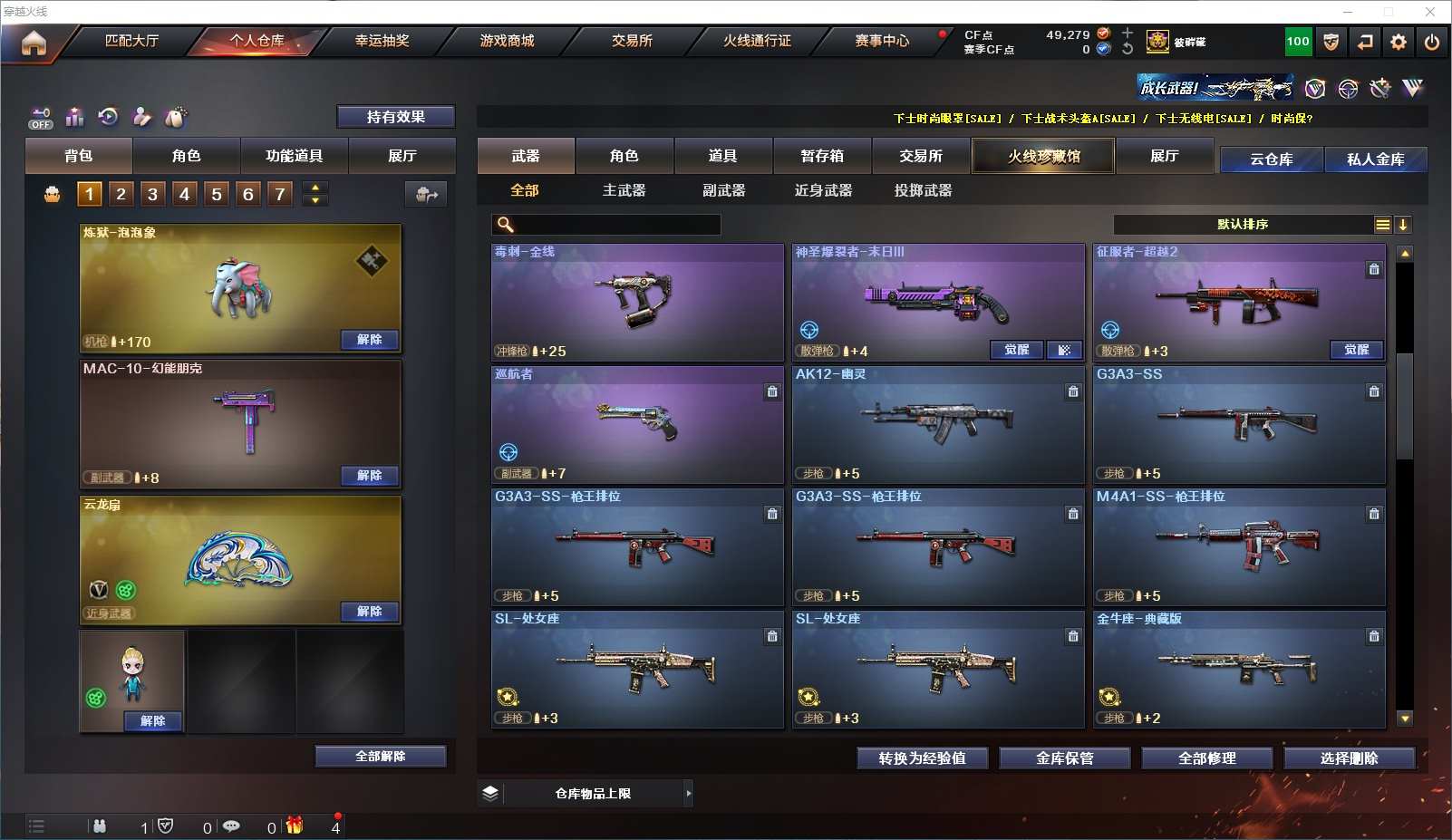Click 全部解除 to unequip all
The height and width of the screenshot is (840, 1452).
point(381,757)
